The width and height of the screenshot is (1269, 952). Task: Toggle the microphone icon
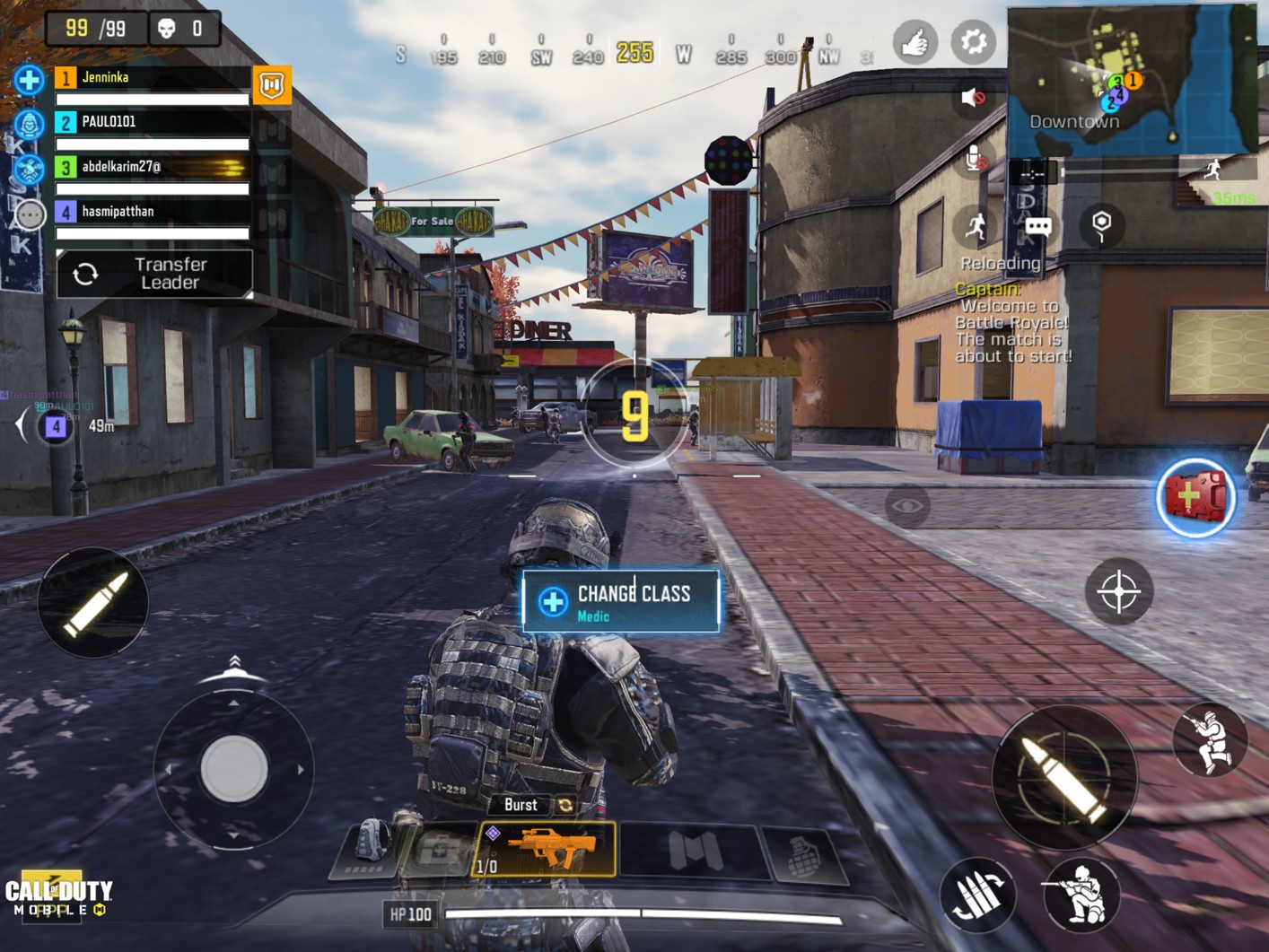[x=976, y=159]
